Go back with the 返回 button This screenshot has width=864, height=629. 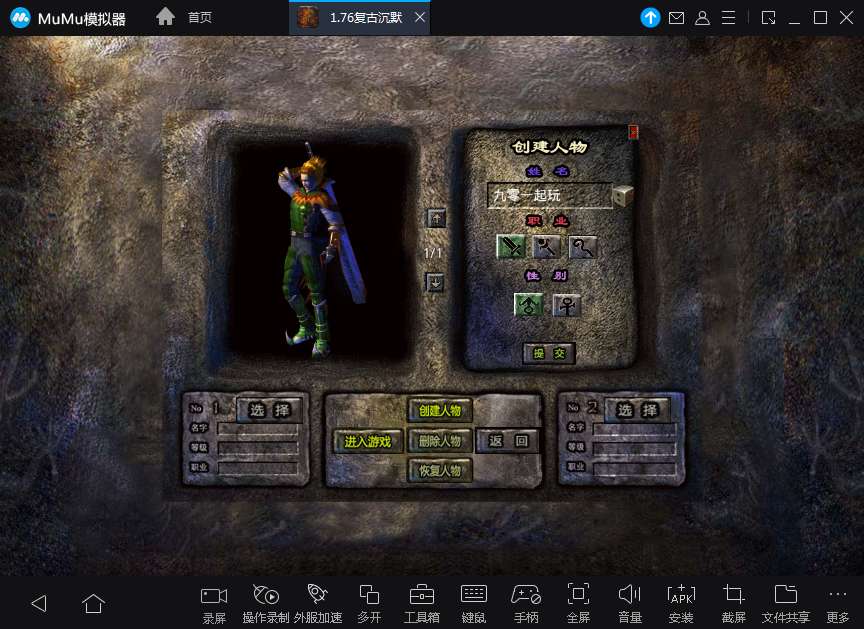pyautogui.click(x=508, y=441)
